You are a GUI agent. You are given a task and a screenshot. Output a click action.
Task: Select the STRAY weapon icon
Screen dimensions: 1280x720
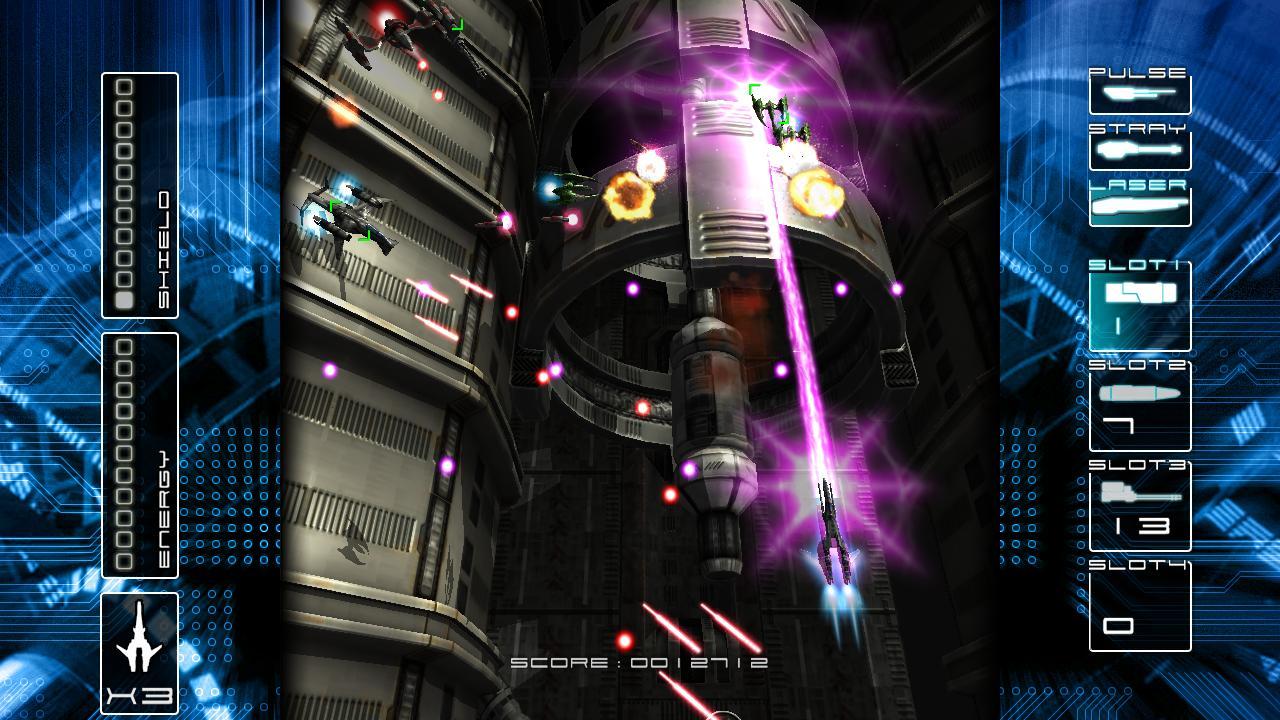click(x=1140, y=150)
